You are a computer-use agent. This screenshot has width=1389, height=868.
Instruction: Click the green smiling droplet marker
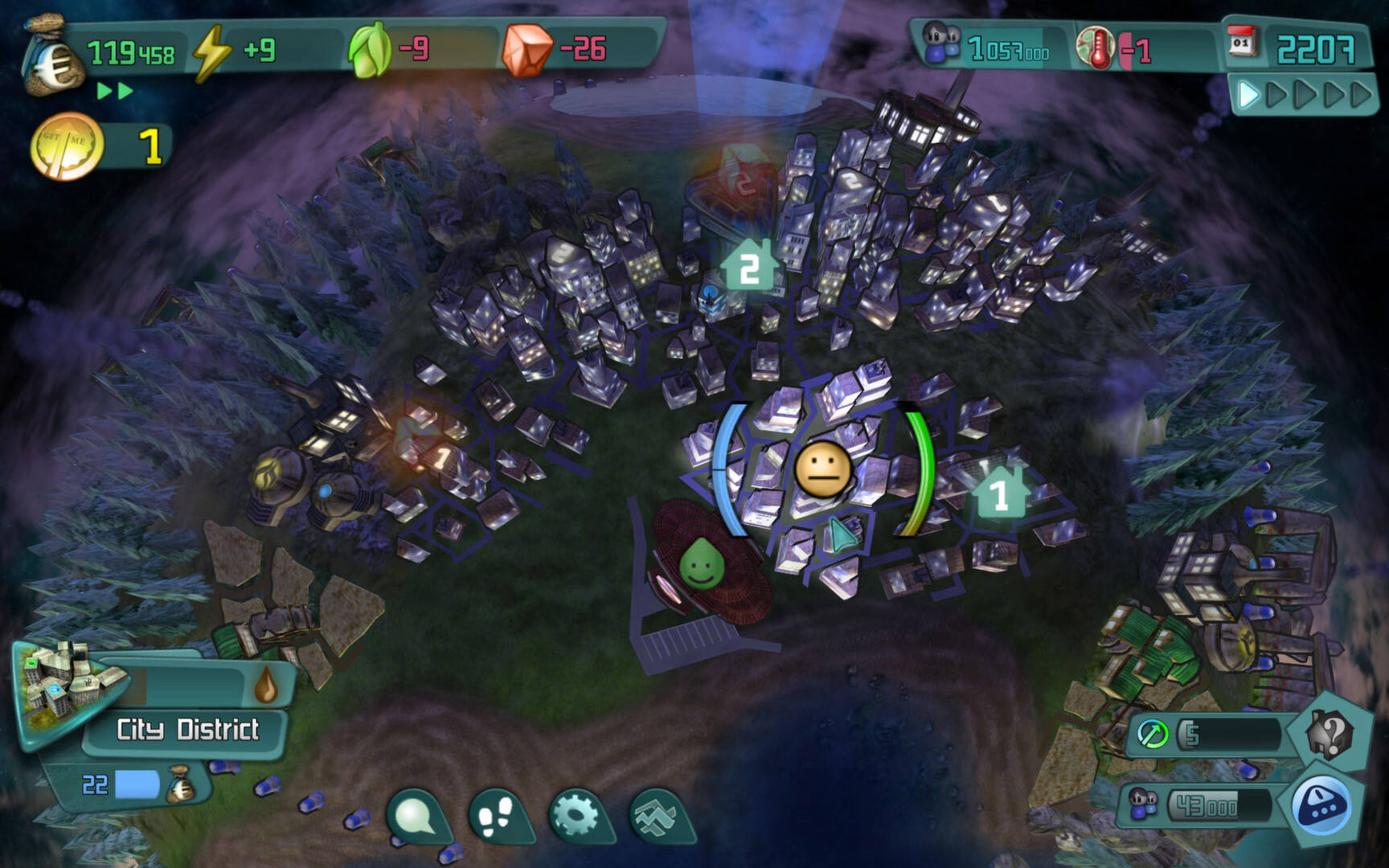click(x=701, y=563)
